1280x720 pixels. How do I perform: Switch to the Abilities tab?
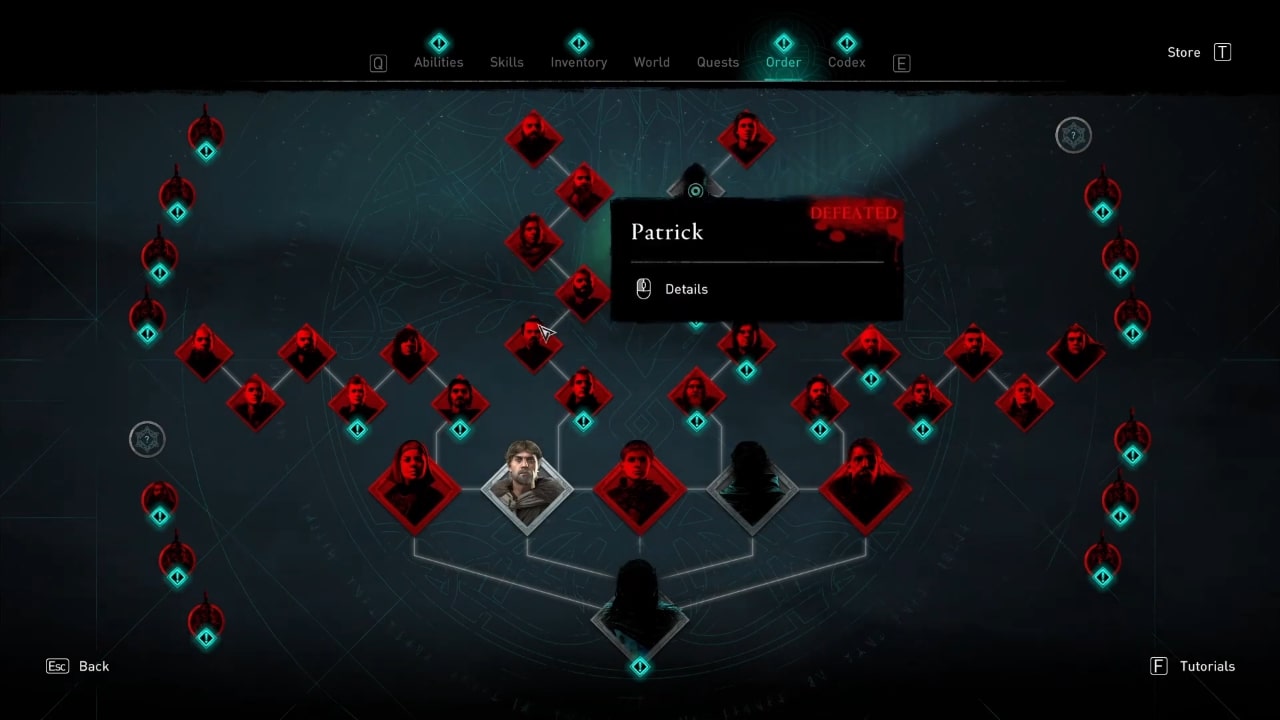[x=438, y=62]
